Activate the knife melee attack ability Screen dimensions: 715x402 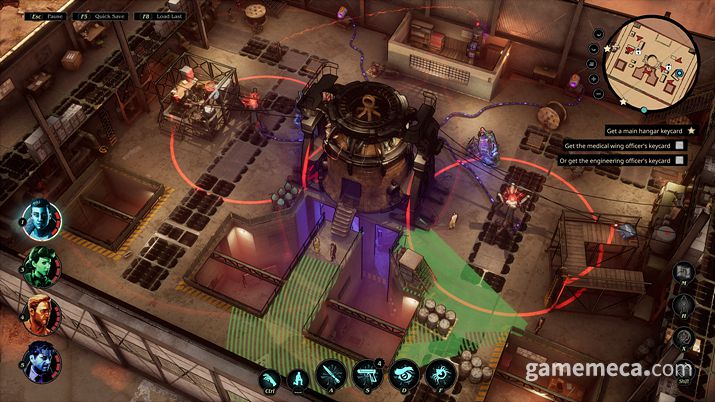(x=332, y=376)
